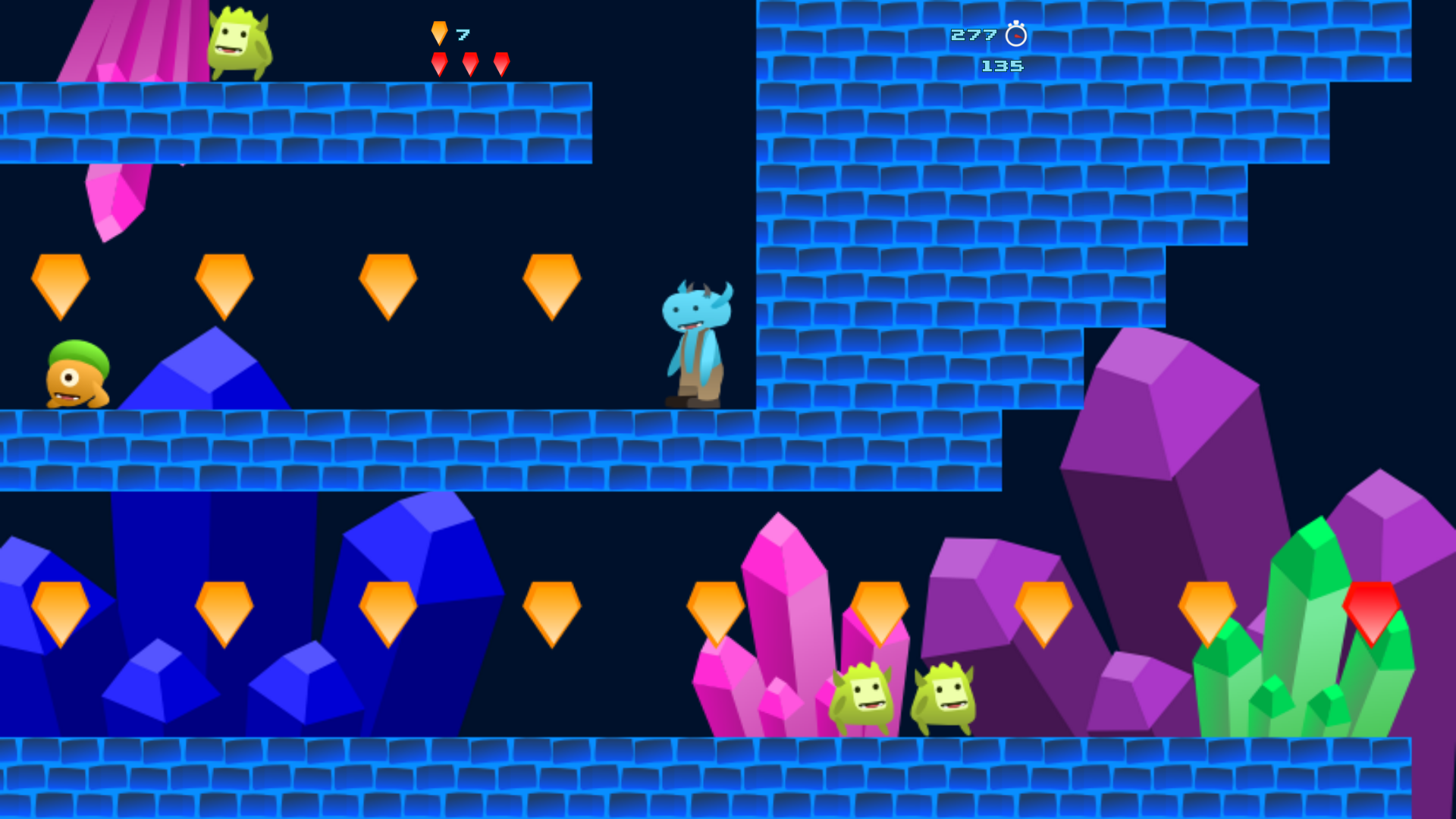Select the score value 135
1456x819 pixels.
pos(1001,67)
